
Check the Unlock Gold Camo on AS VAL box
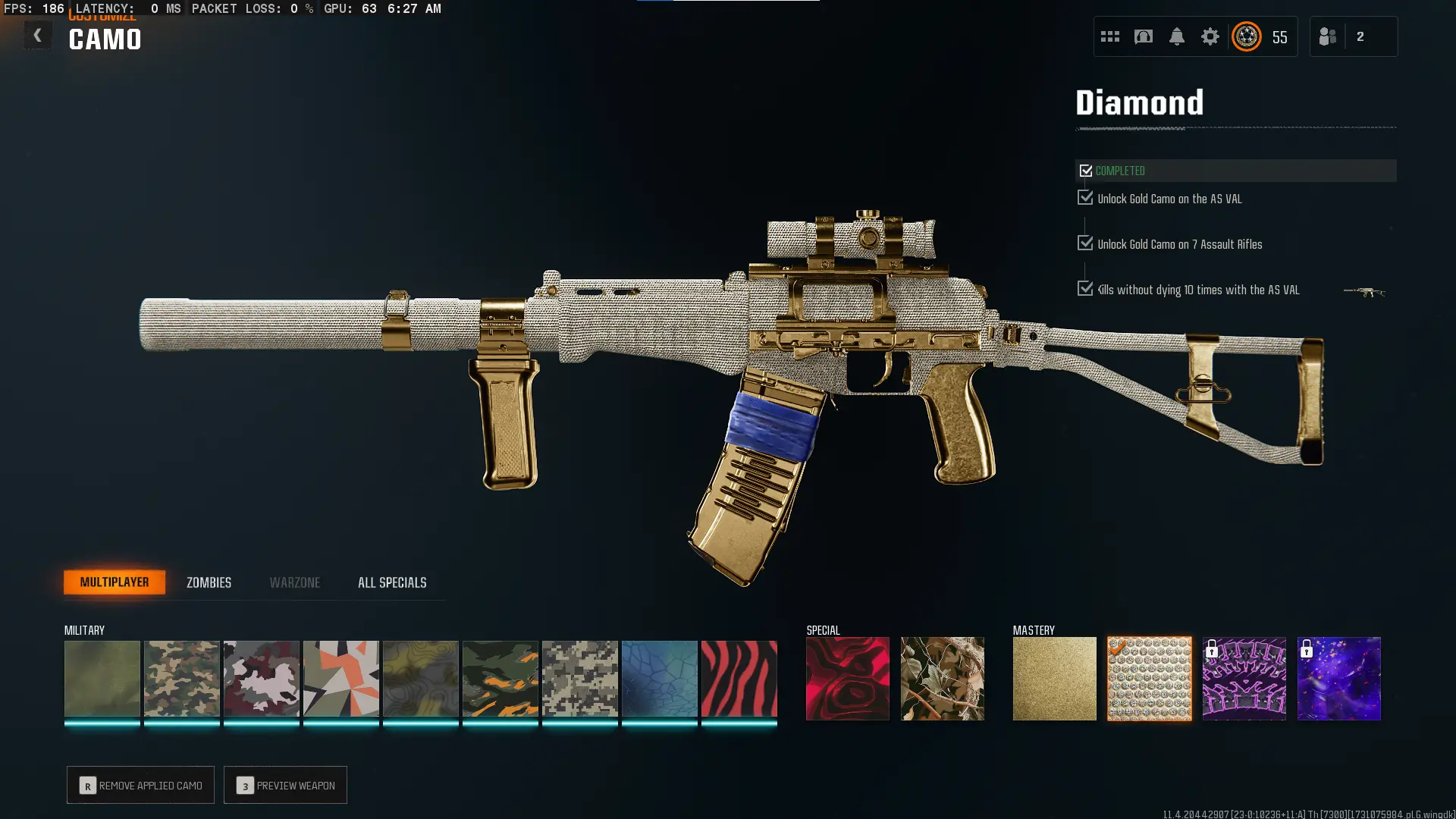[1084, 198]
